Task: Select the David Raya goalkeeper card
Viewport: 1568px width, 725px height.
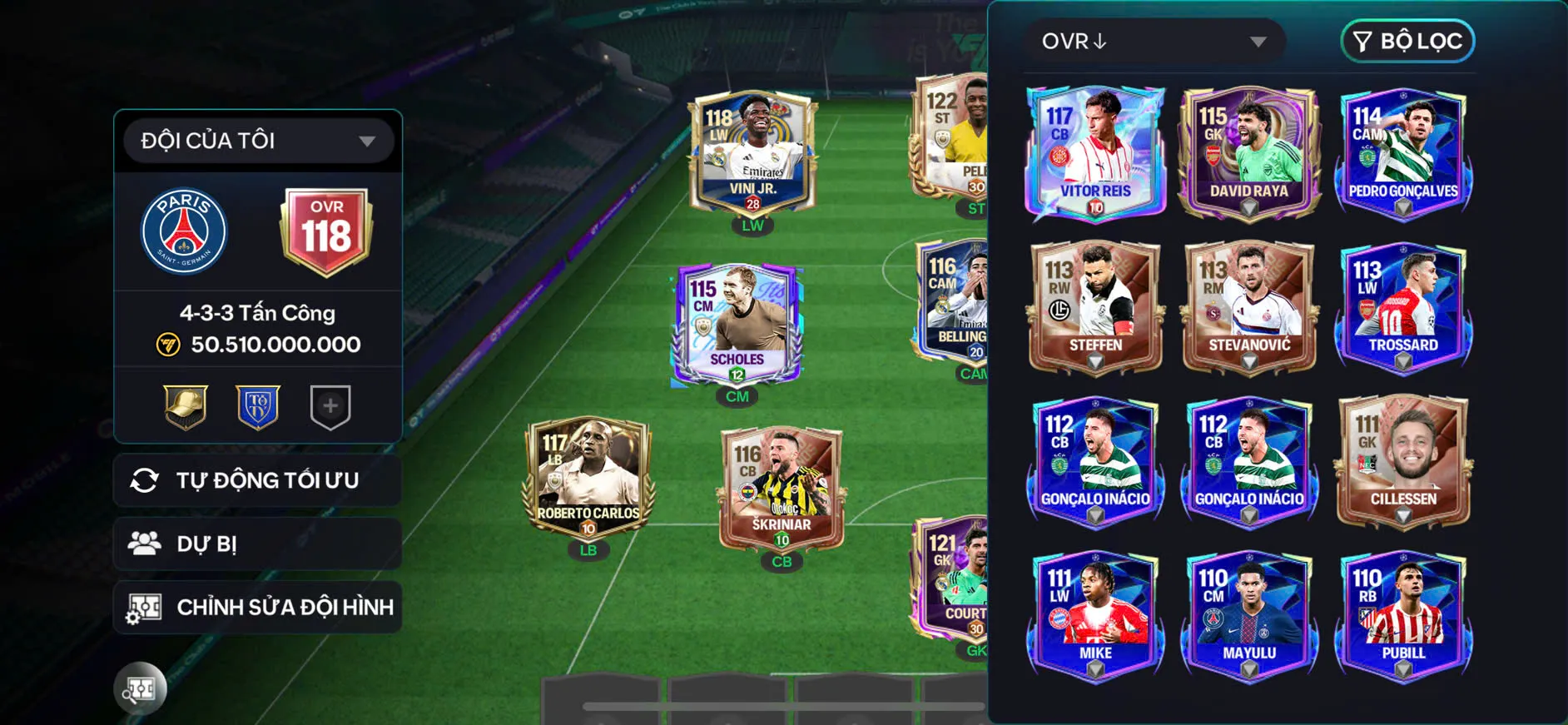Action: [x=1248, y=154]
